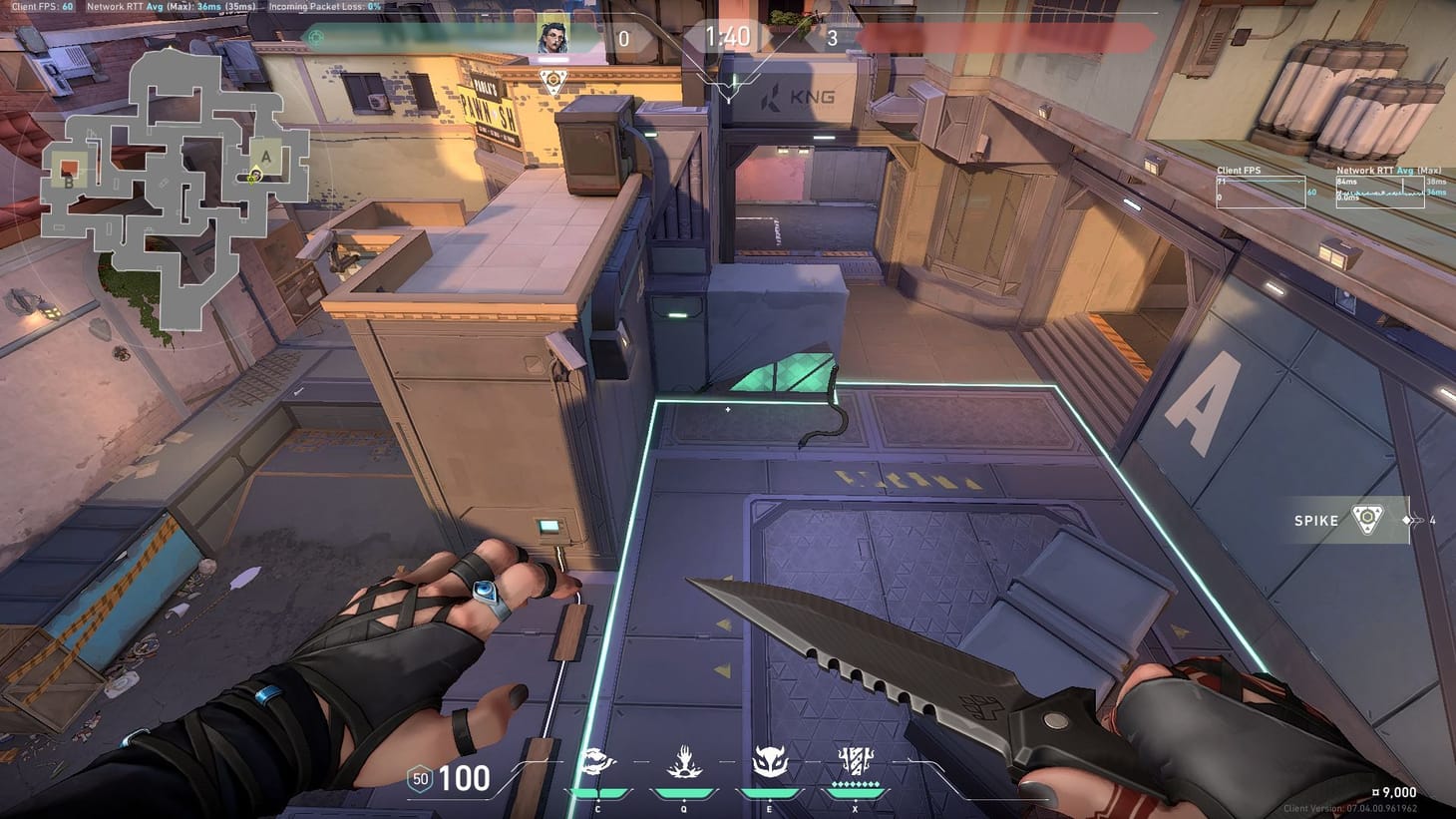This screenshot has width=1456, height=819.
Task: Click the round timer showing 1:40
Action: (729, 38)
